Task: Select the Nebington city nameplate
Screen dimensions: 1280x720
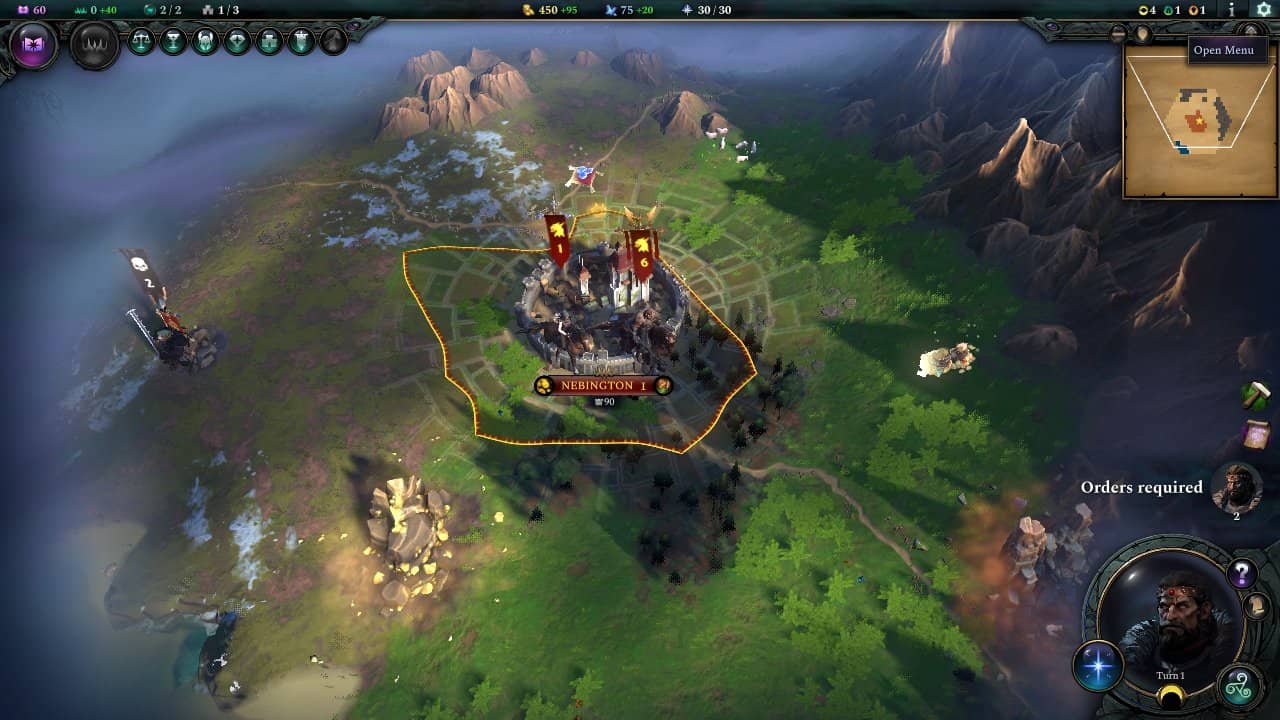Action: [603, 386]
